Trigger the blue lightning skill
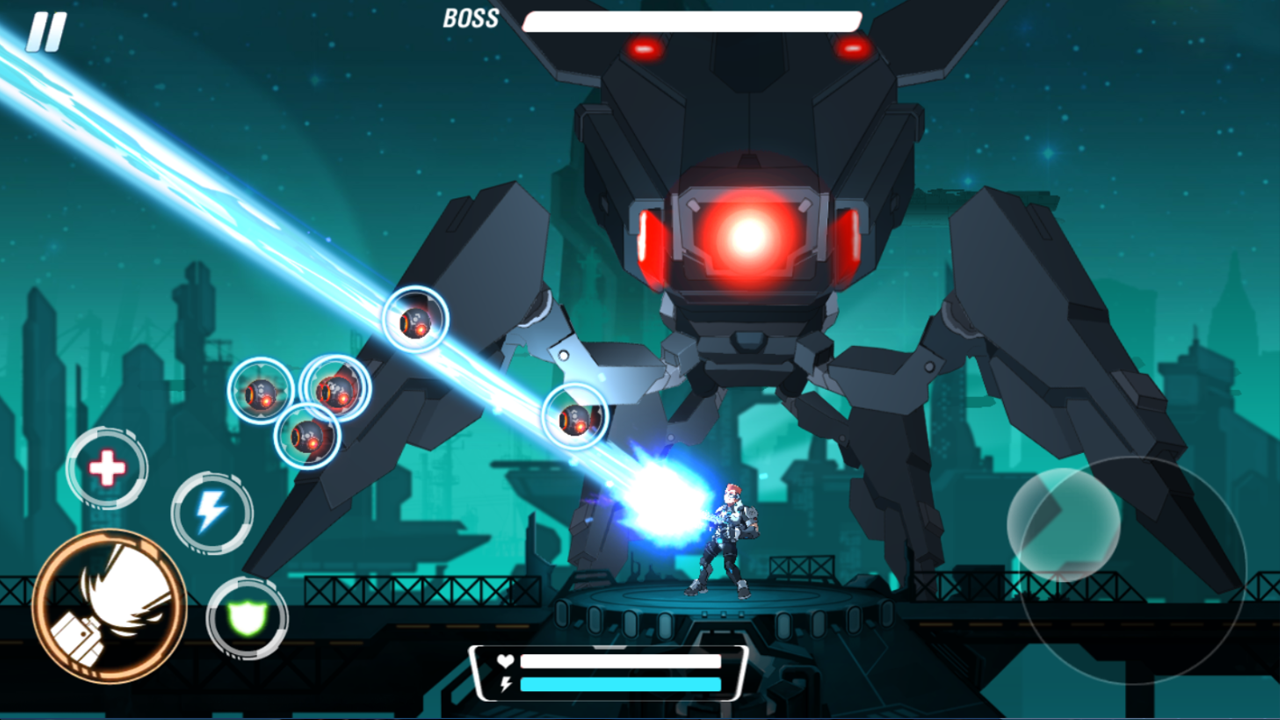1280x720 pixels. (213, 512)
